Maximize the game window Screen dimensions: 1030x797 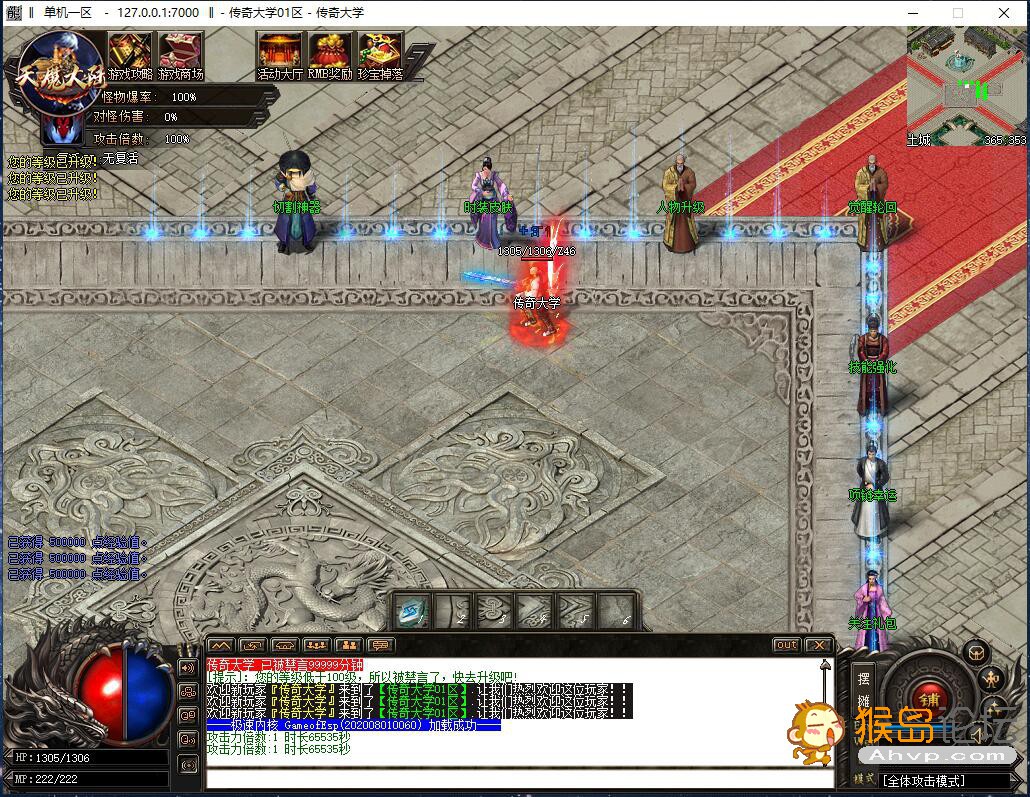(x=957, y=13)
